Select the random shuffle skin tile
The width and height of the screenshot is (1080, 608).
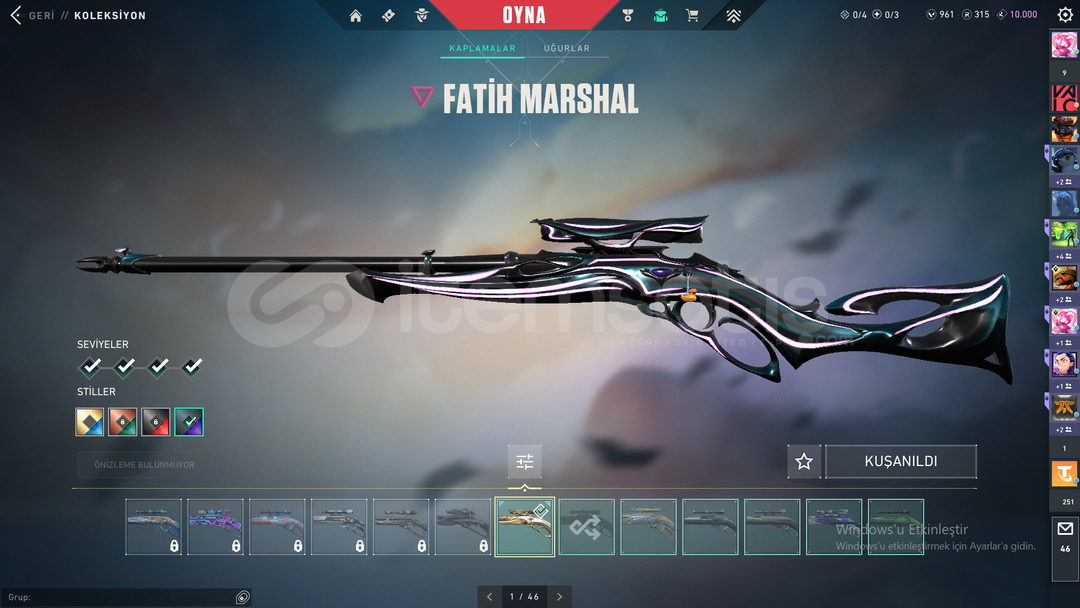pyautogui.click(x=587, y=527)
